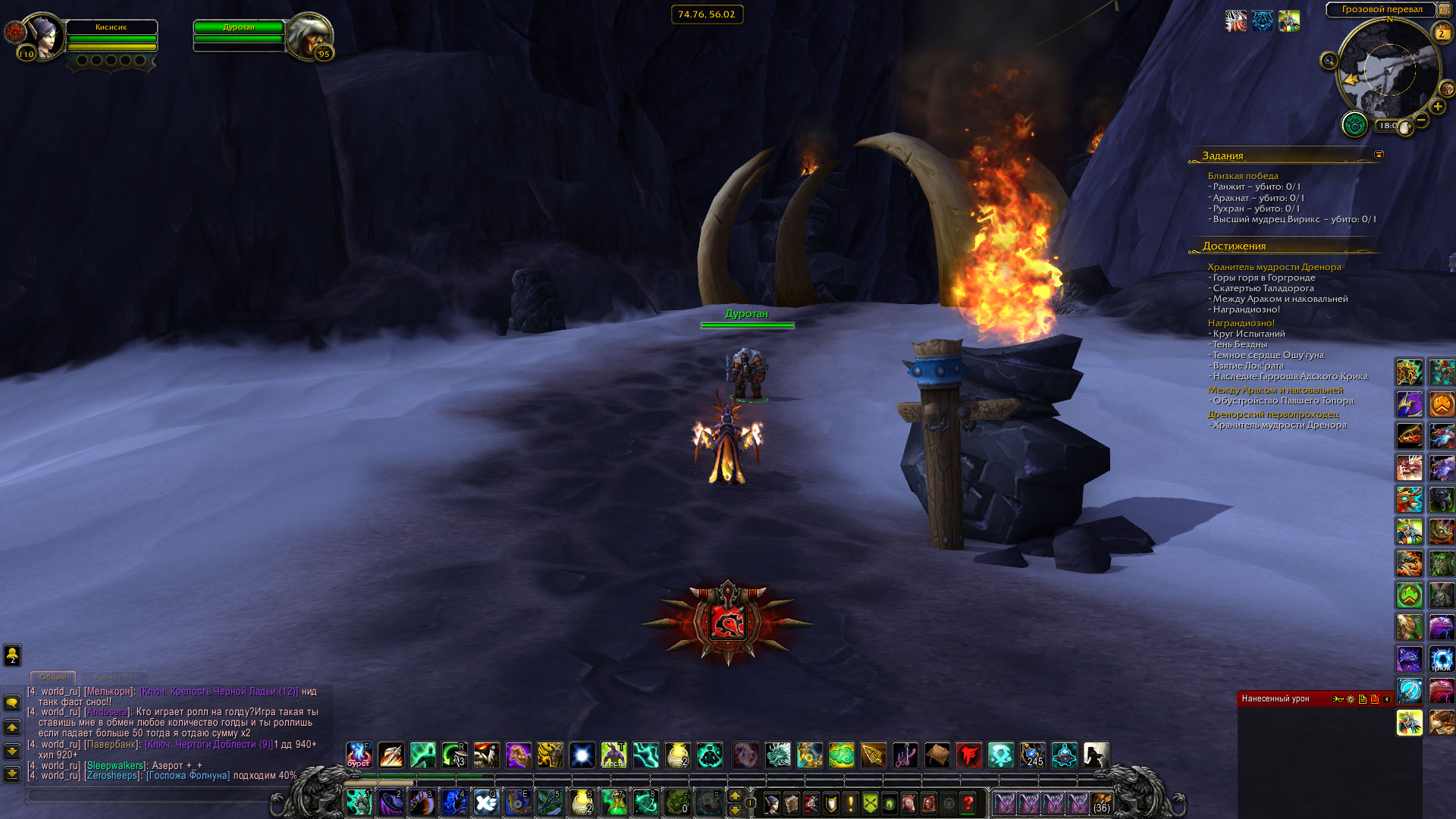This screenshot has height=819, width=1456.
Task: Collapse the Задания objective tracker
Action: pyautogui.click(x=1379, y=155)
